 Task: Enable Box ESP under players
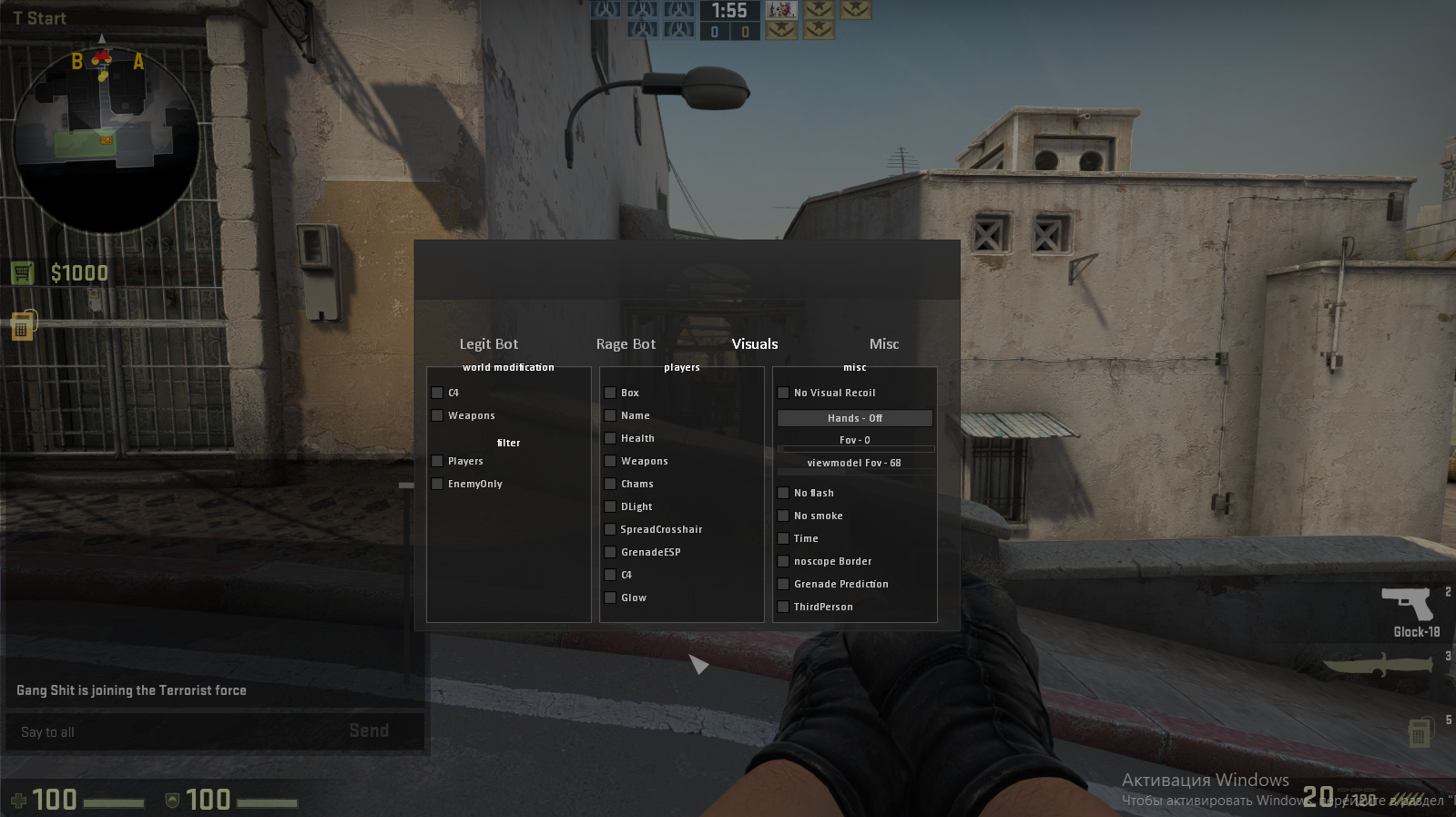tap(610, 392)
